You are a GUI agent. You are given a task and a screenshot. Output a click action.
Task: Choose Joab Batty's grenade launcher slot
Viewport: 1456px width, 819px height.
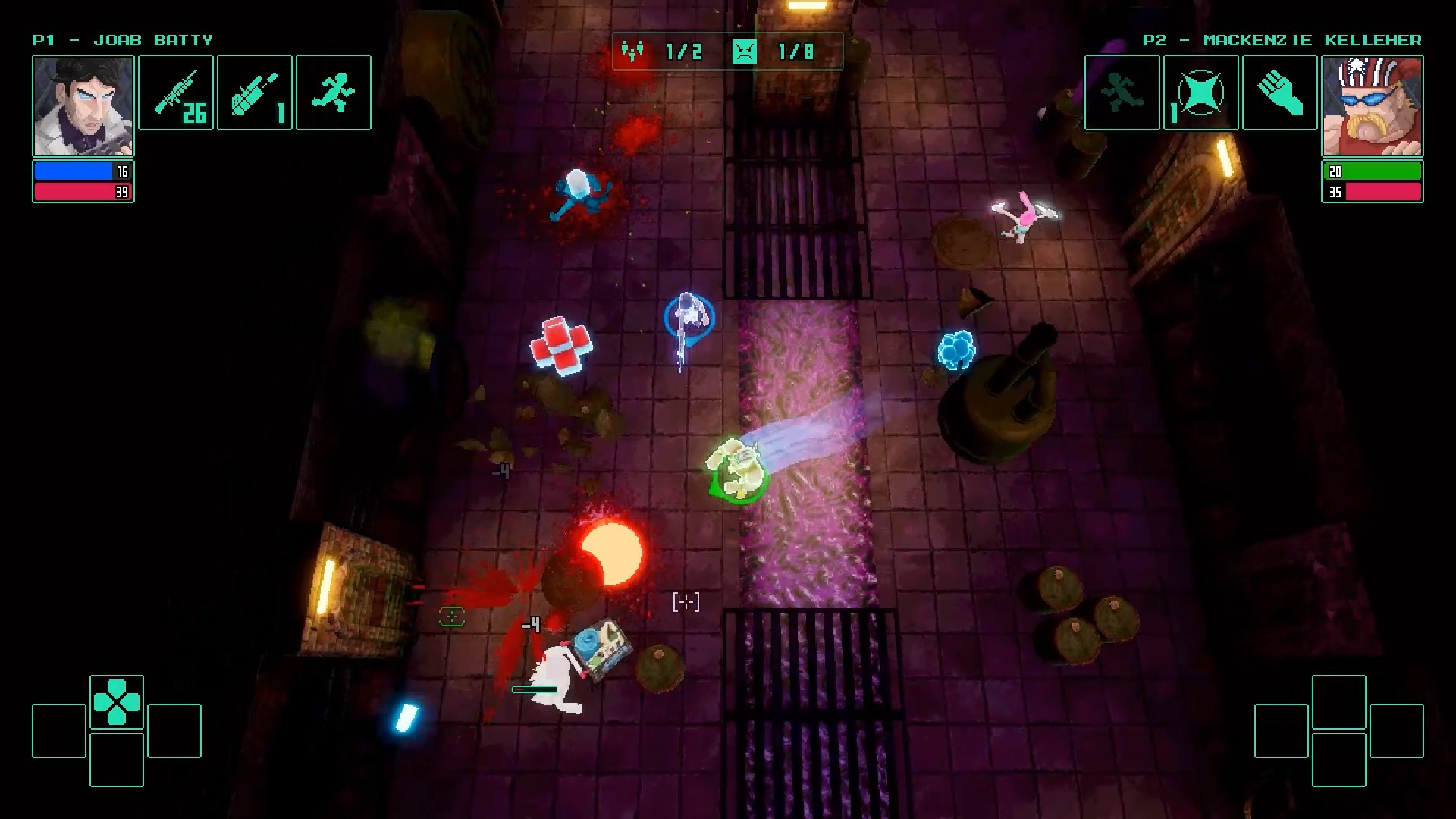[255, 93]
